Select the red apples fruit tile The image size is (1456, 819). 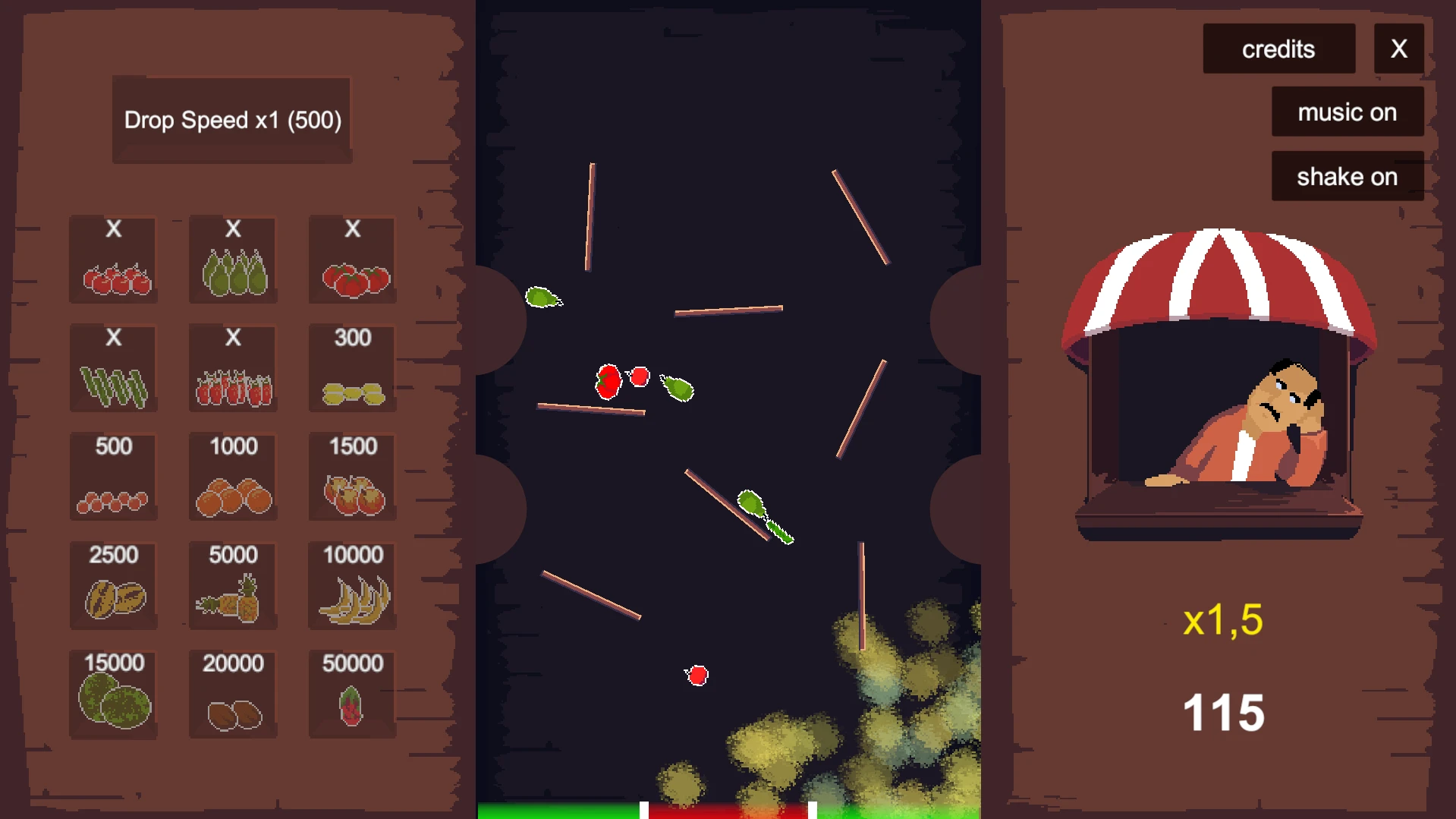point(114,260)
